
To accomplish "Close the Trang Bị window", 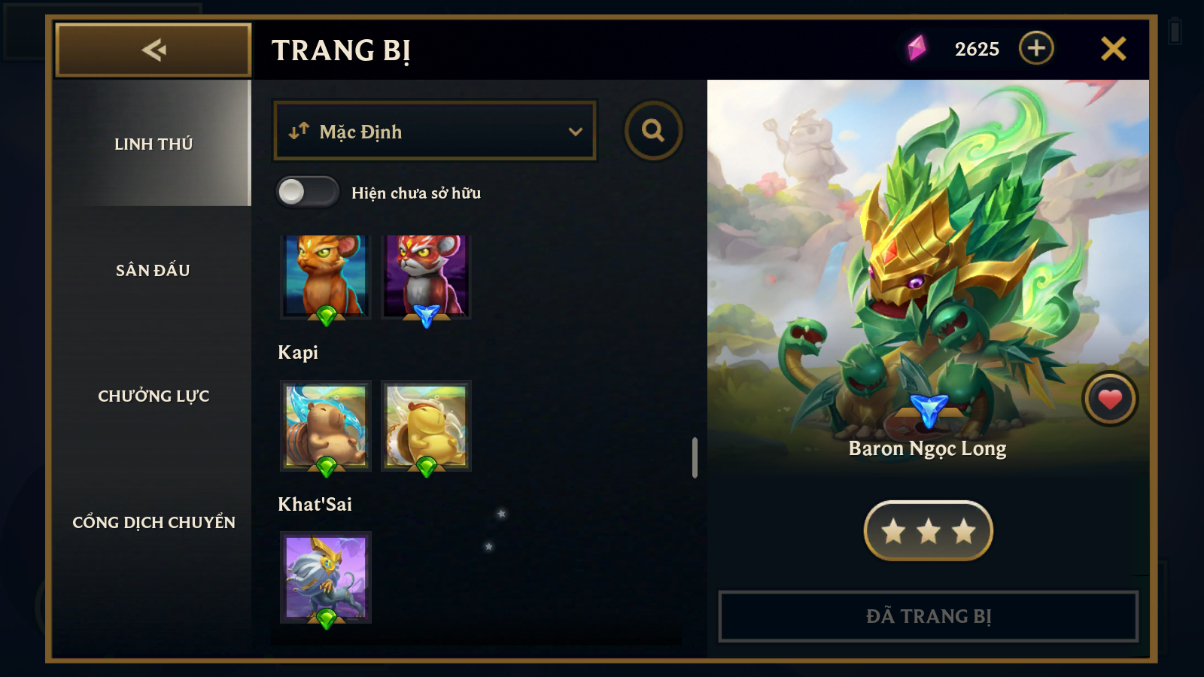I will (1113, 49).
